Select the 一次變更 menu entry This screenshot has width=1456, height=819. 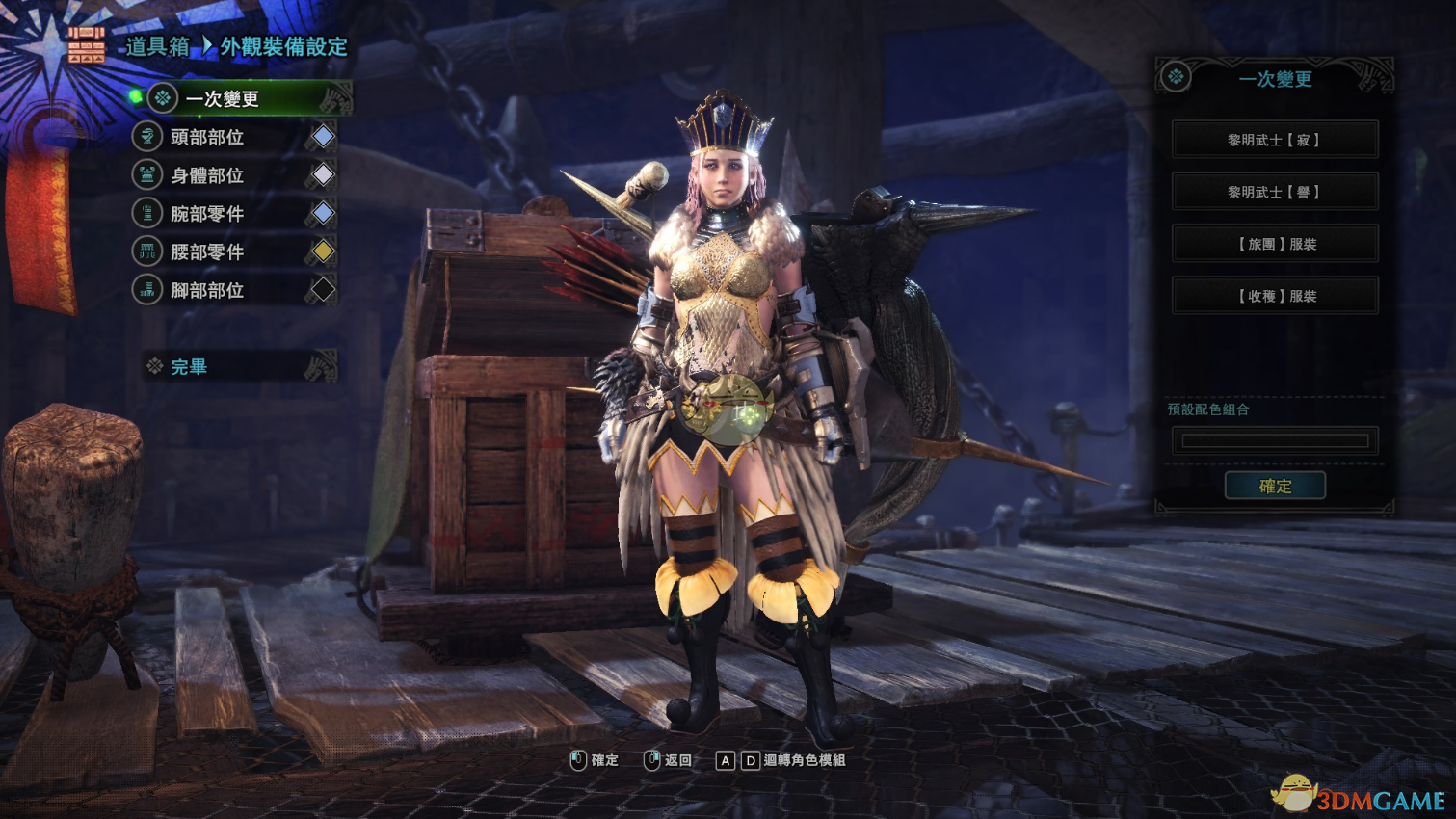click(223, 99)
